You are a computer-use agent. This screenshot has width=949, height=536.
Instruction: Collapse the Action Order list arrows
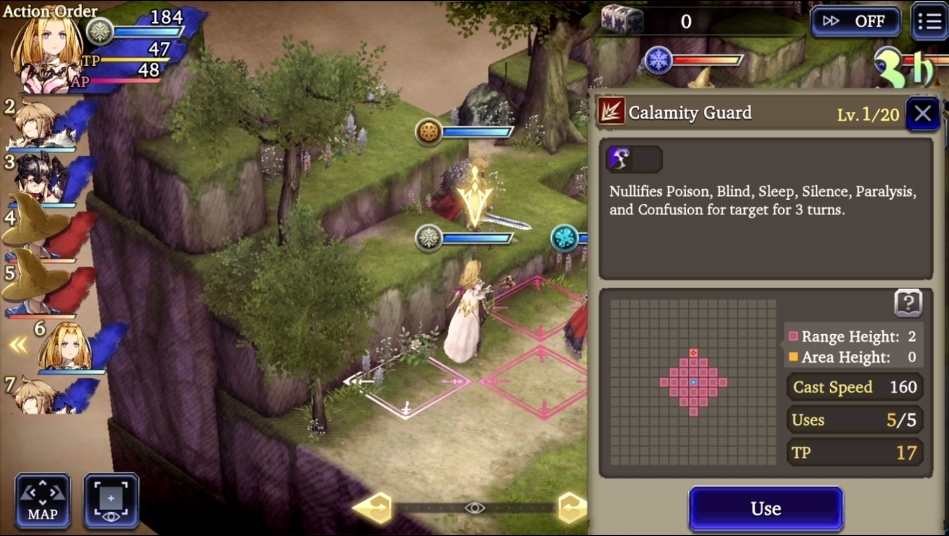18,345
